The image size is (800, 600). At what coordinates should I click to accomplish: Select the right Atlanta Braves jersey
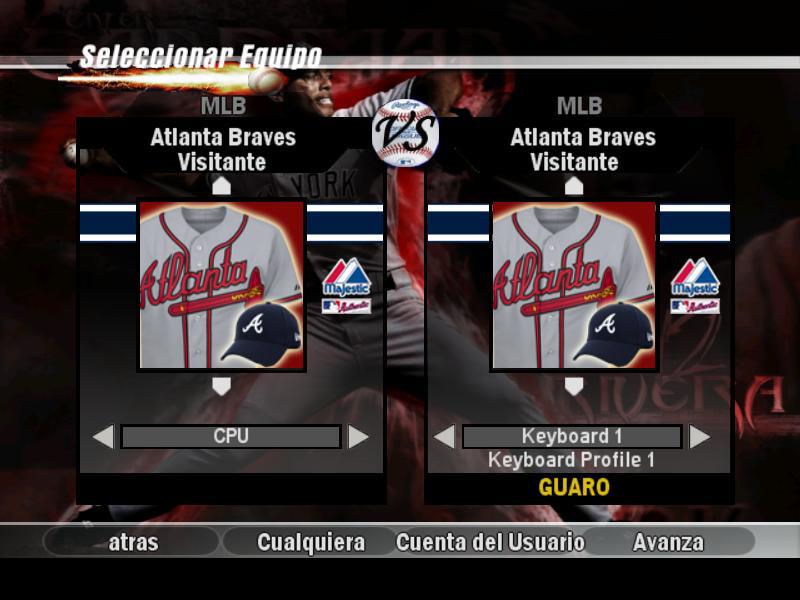click(574, 286)
